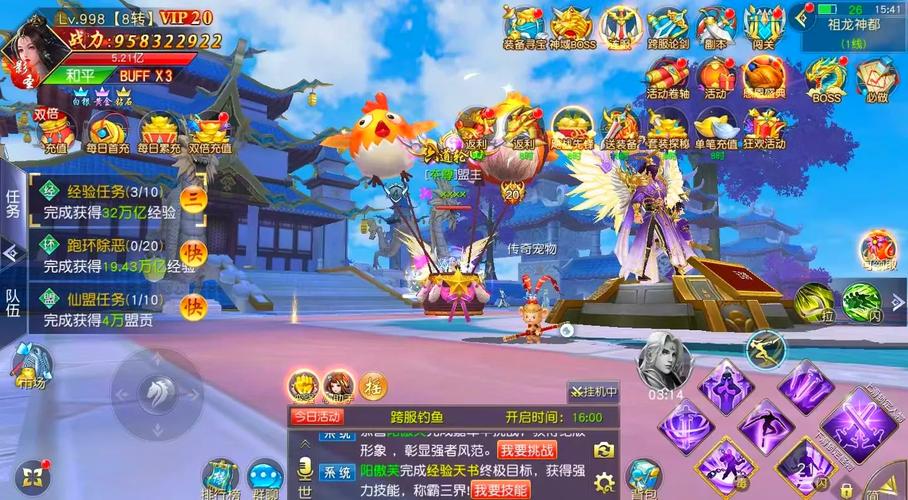Open the 闯关 stage challenge icon
This screenshot has height=500, width=908.
(x=764, y=27)
